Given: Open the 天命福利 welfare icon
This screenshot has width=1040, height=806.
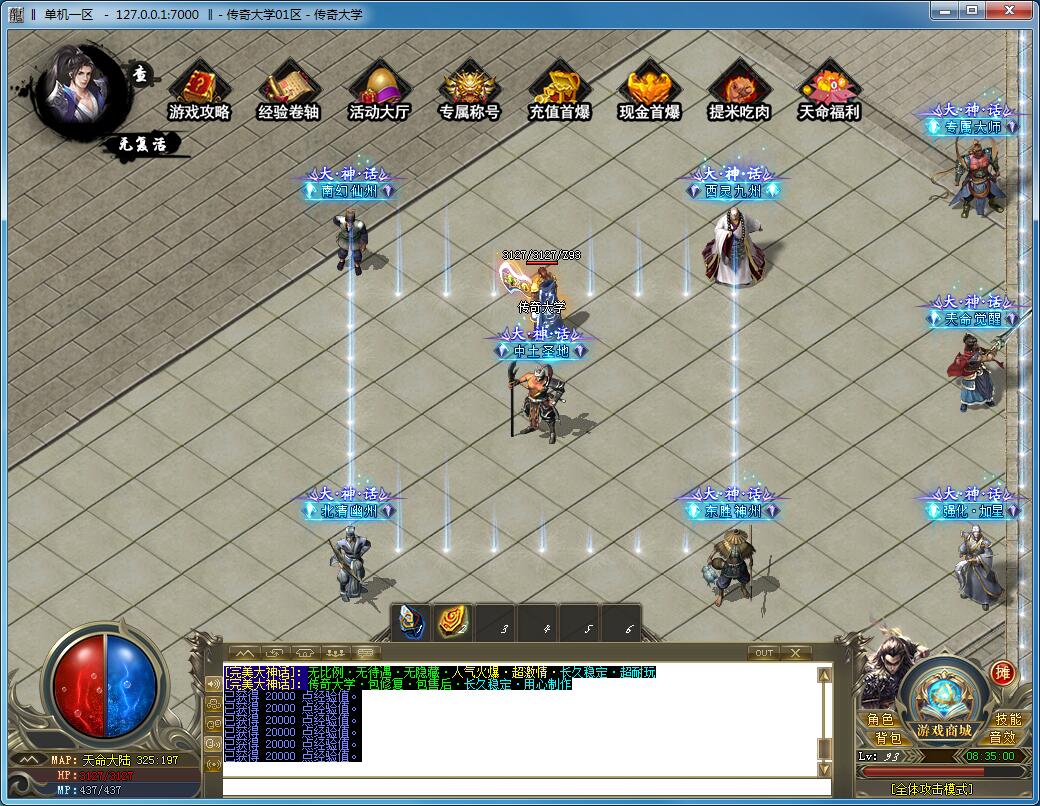Looking at the screenshot, I should [x=829, y=91].
